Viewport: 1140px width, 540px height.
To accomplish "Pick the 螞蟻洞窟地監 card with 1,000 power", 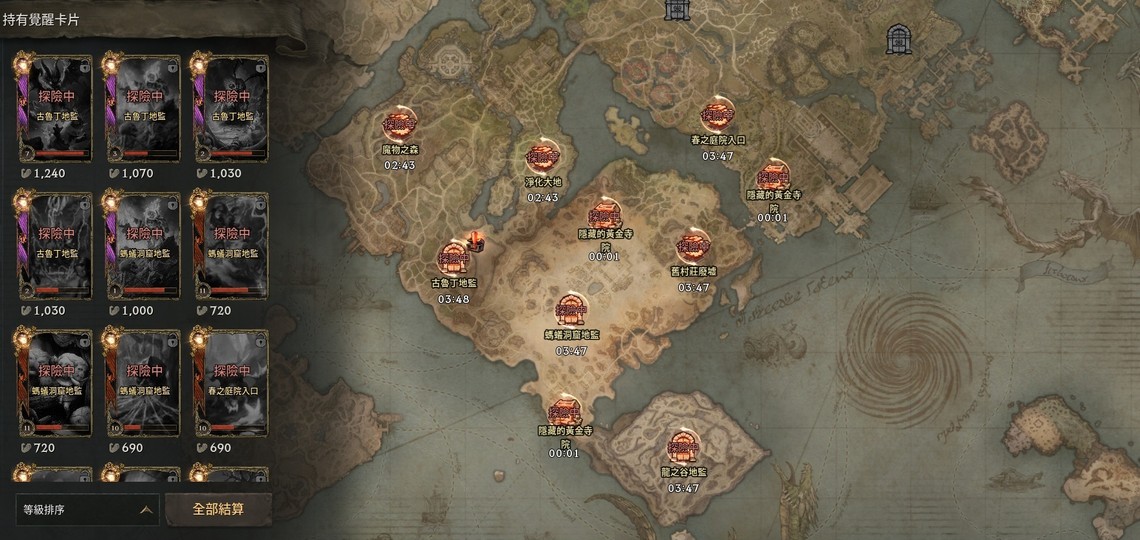I will (x=143, y=246).
